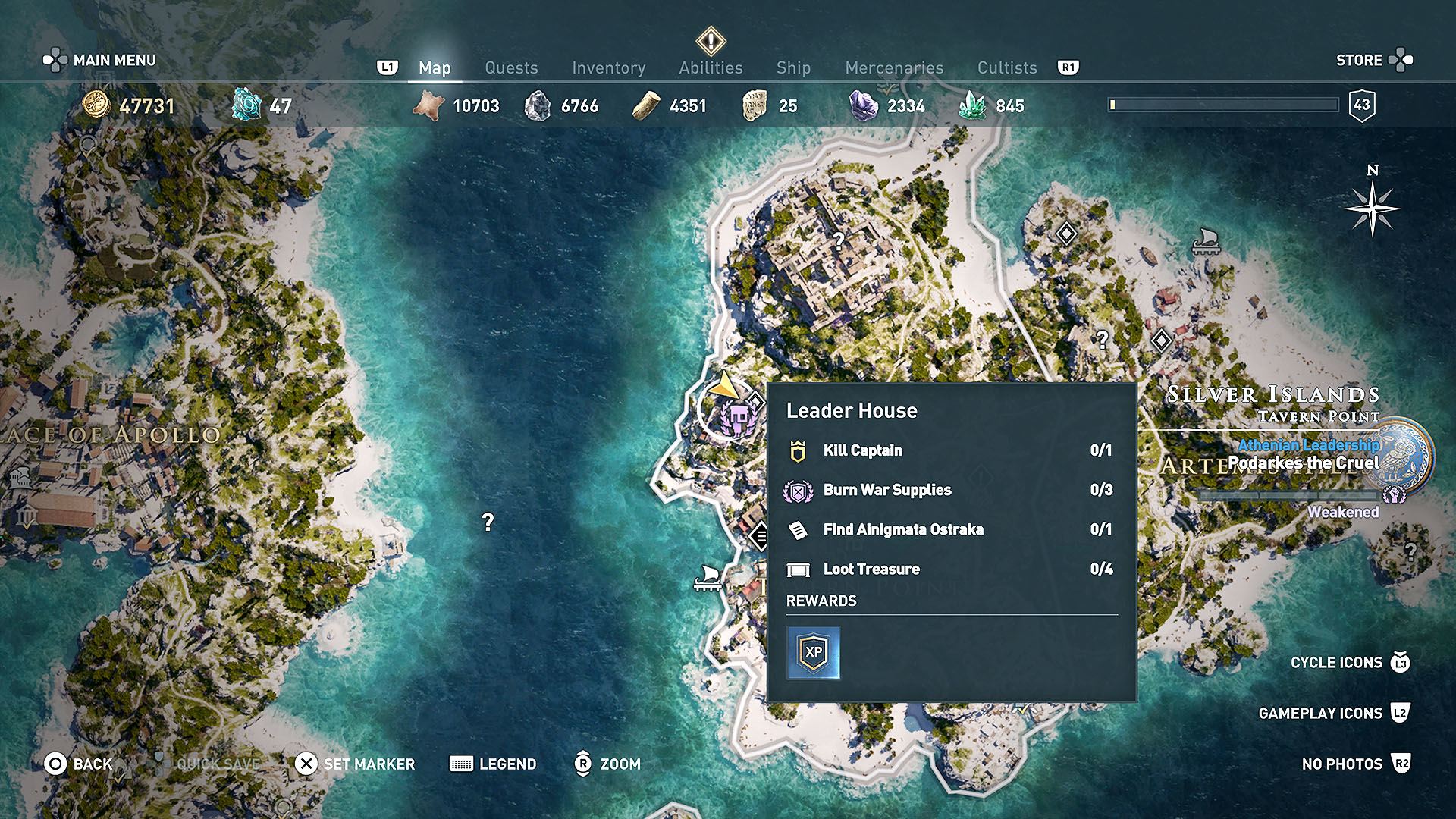The image size is (1456, 819).
Task: Switch to the Quests tab
Action: (511, 68)
